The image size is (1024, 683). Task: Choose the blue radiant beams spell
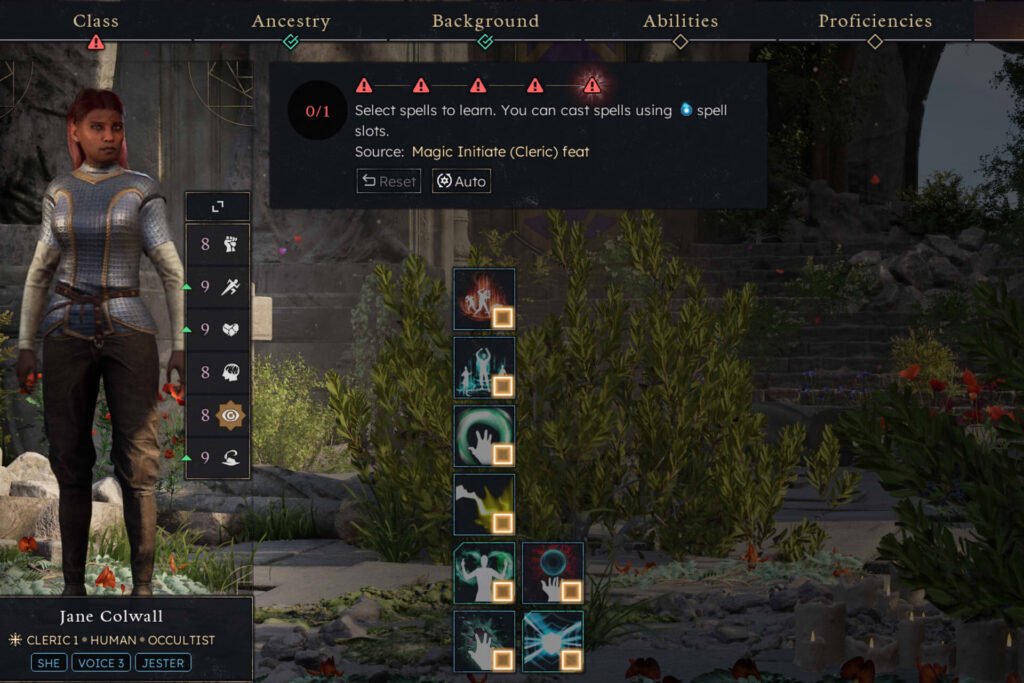coord(552,641)
